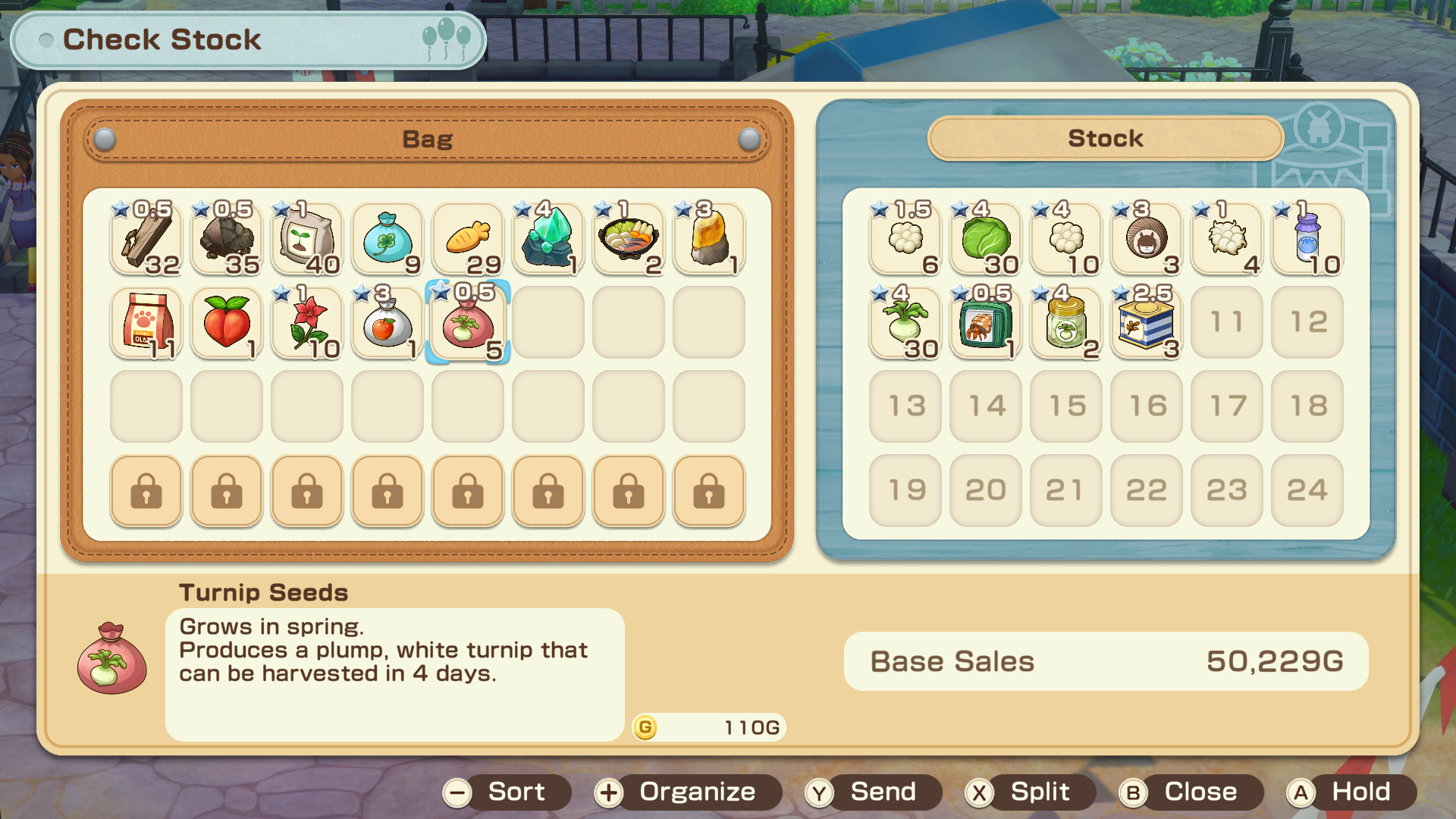Pick the pickled turnip jar in stock

tap(1066, 323)
